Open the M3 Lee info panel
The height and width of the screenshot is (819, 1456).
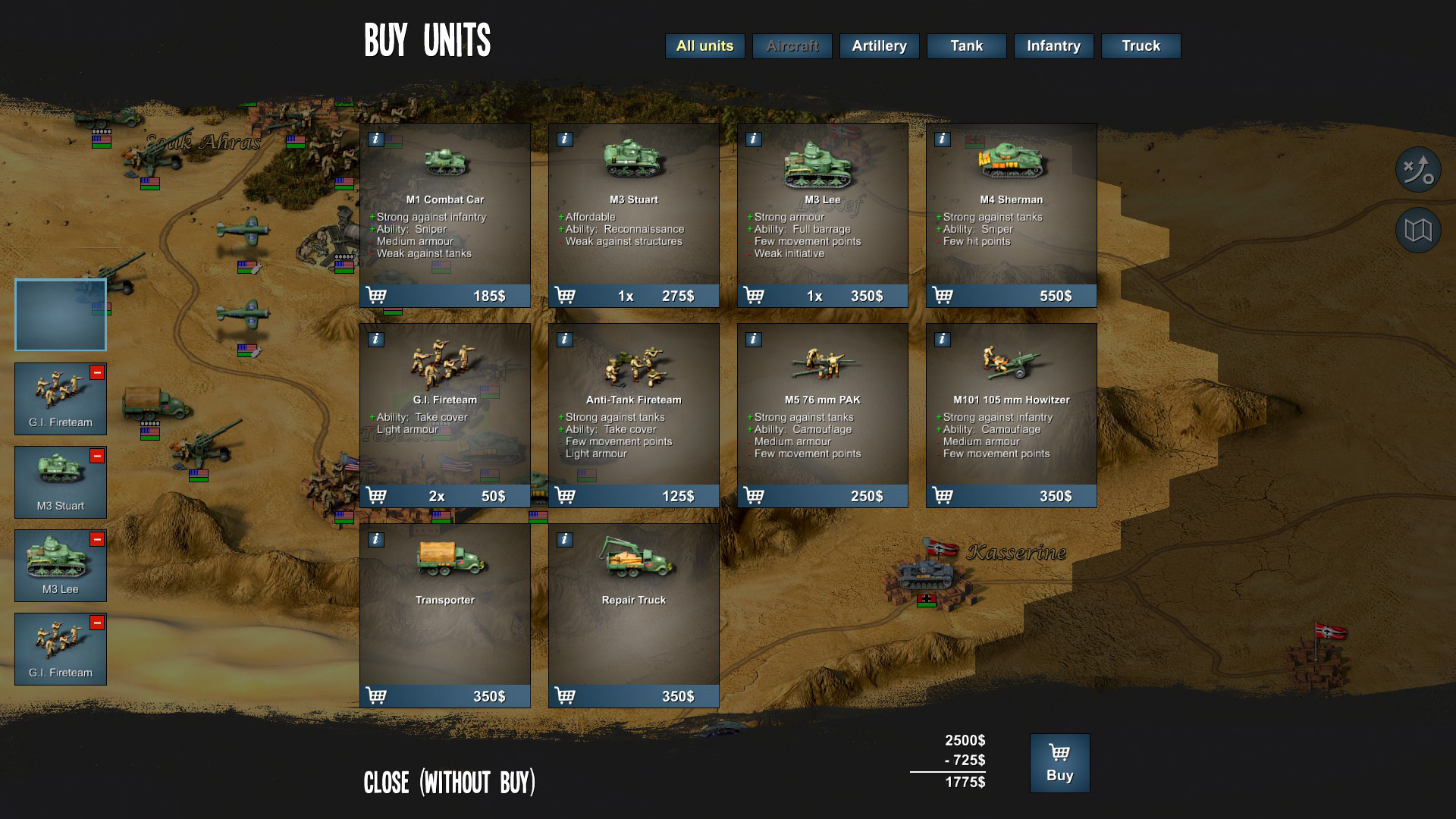pyautogui.click(x=753, y=140)
